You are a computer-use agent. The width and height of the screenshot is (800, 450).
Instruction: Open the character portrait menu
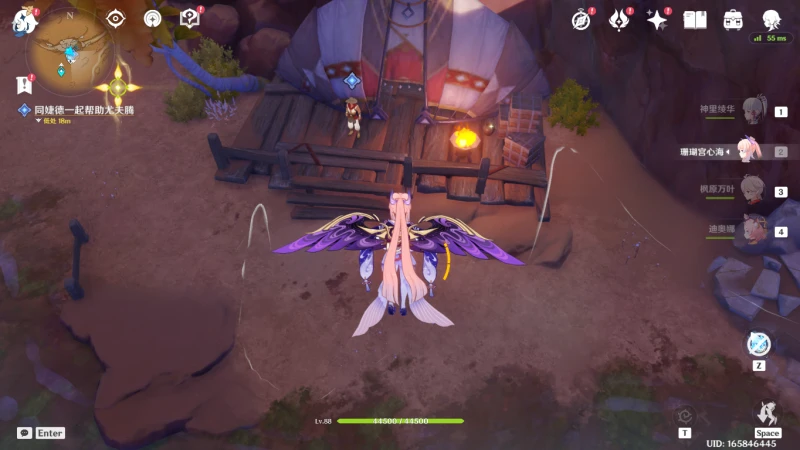click(771, 19)
